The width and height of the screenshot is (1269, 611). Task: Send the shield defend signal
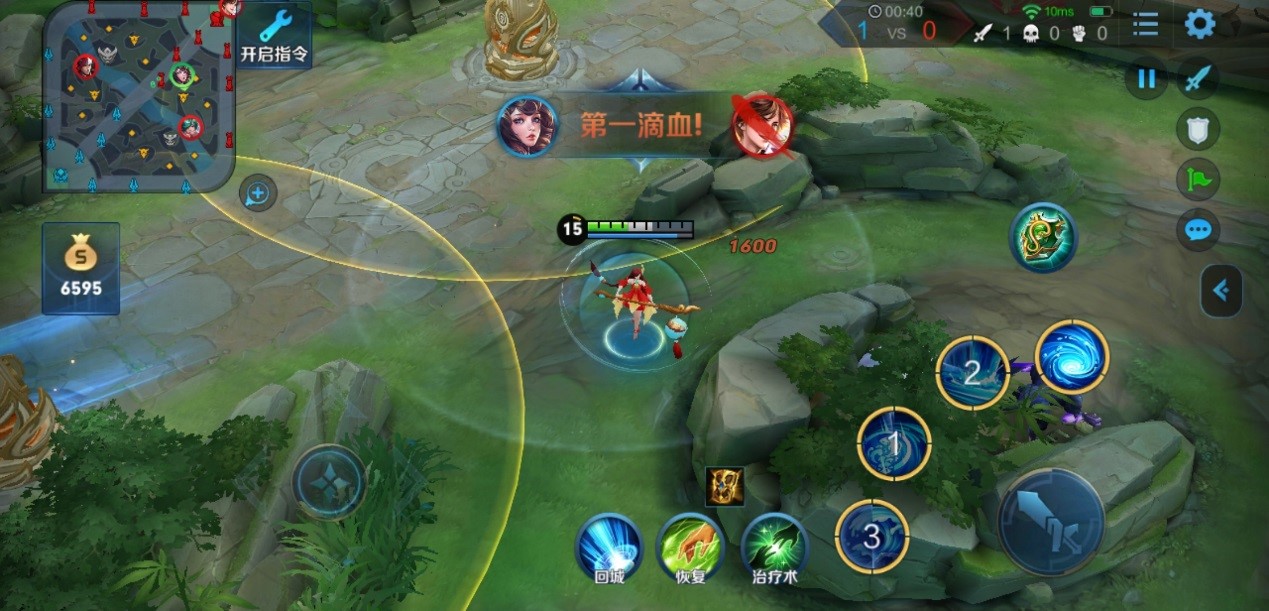click(1197, 129)
